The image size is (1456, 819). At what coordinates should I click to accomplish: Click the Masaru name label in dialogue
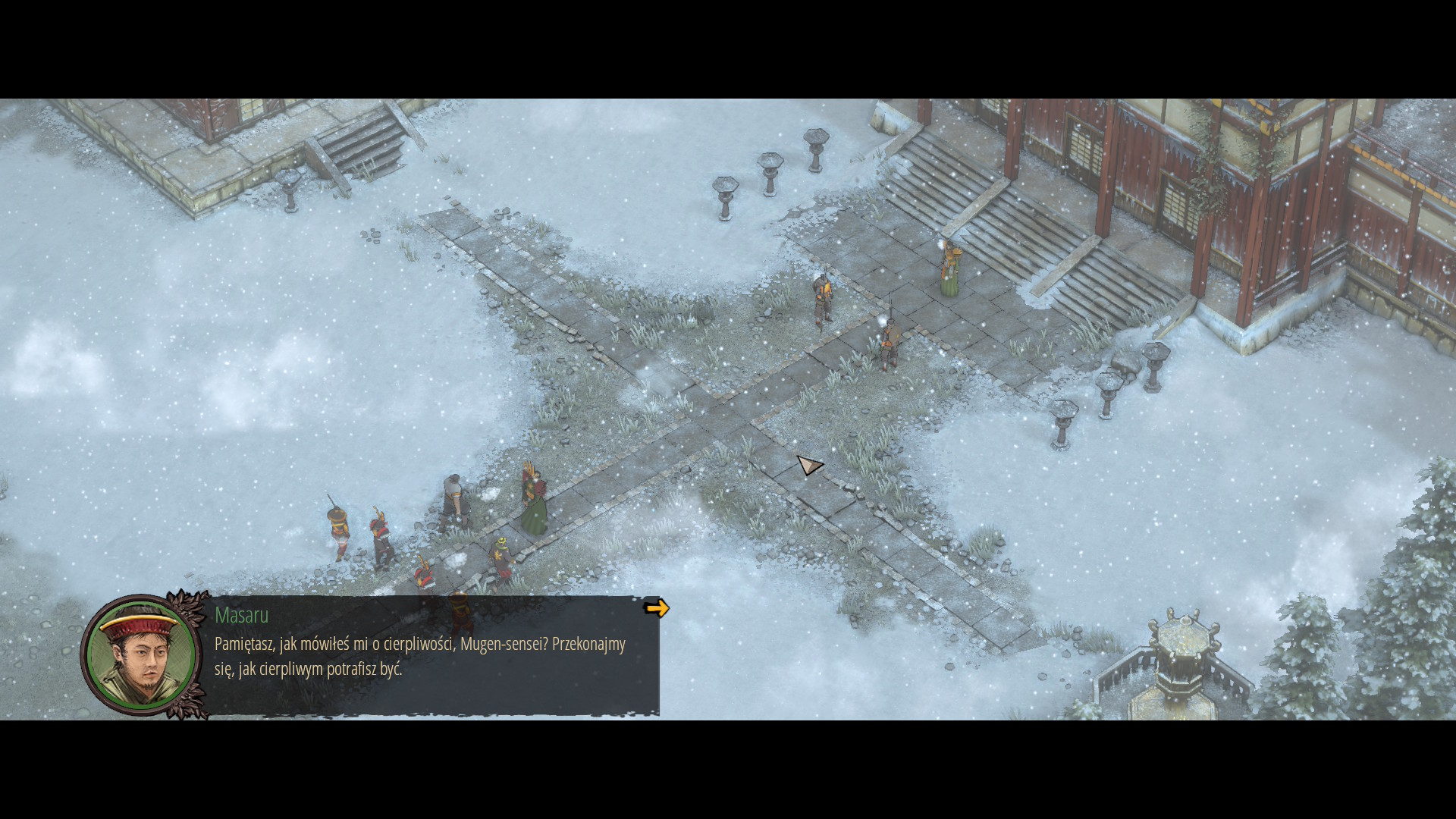point(239,617)
